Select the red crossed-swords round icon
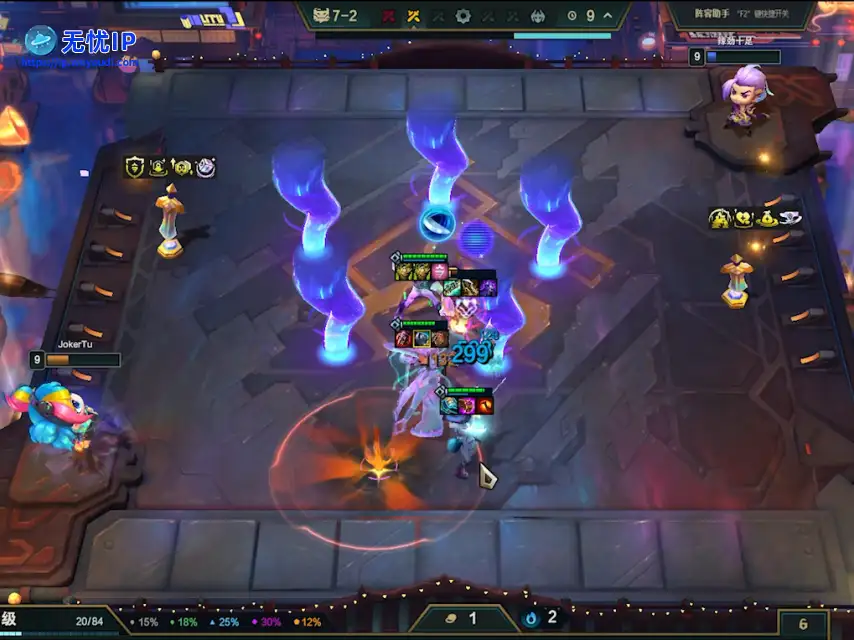This screenshot has height=640, width=854. (388, 16)
